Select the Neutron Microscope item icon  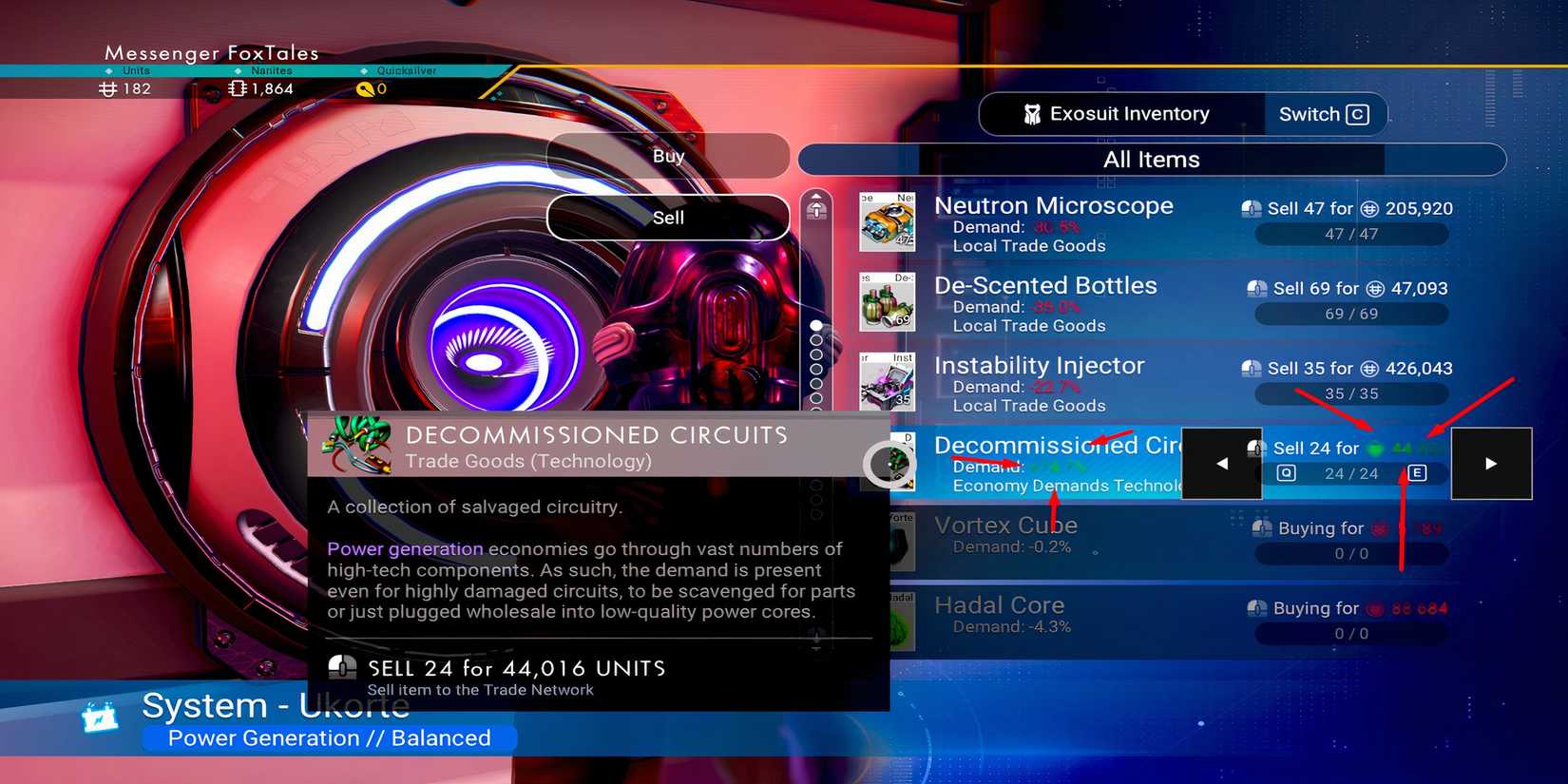click(888, 220)
